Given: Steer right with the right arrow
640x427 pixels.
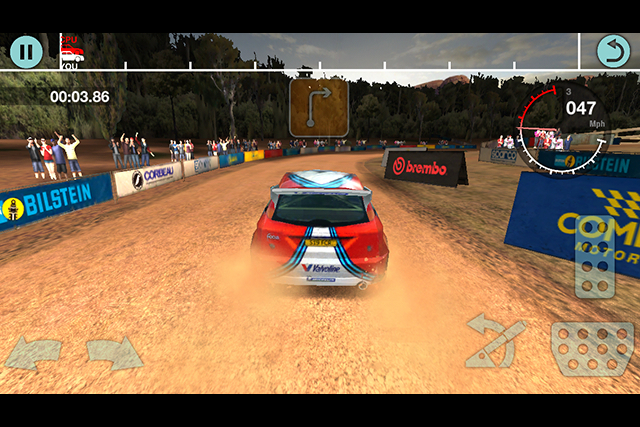Looking at the screenshot, I should pos(113,353).
